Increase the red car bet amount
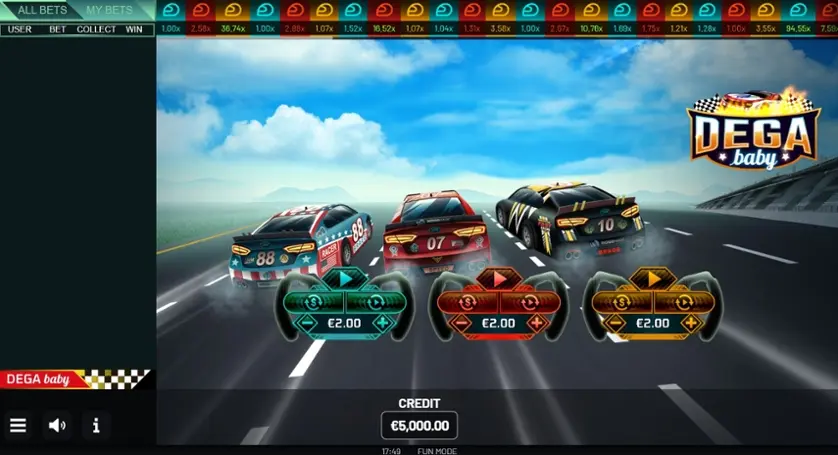This screenshot has height=455, width=838. 536,323
